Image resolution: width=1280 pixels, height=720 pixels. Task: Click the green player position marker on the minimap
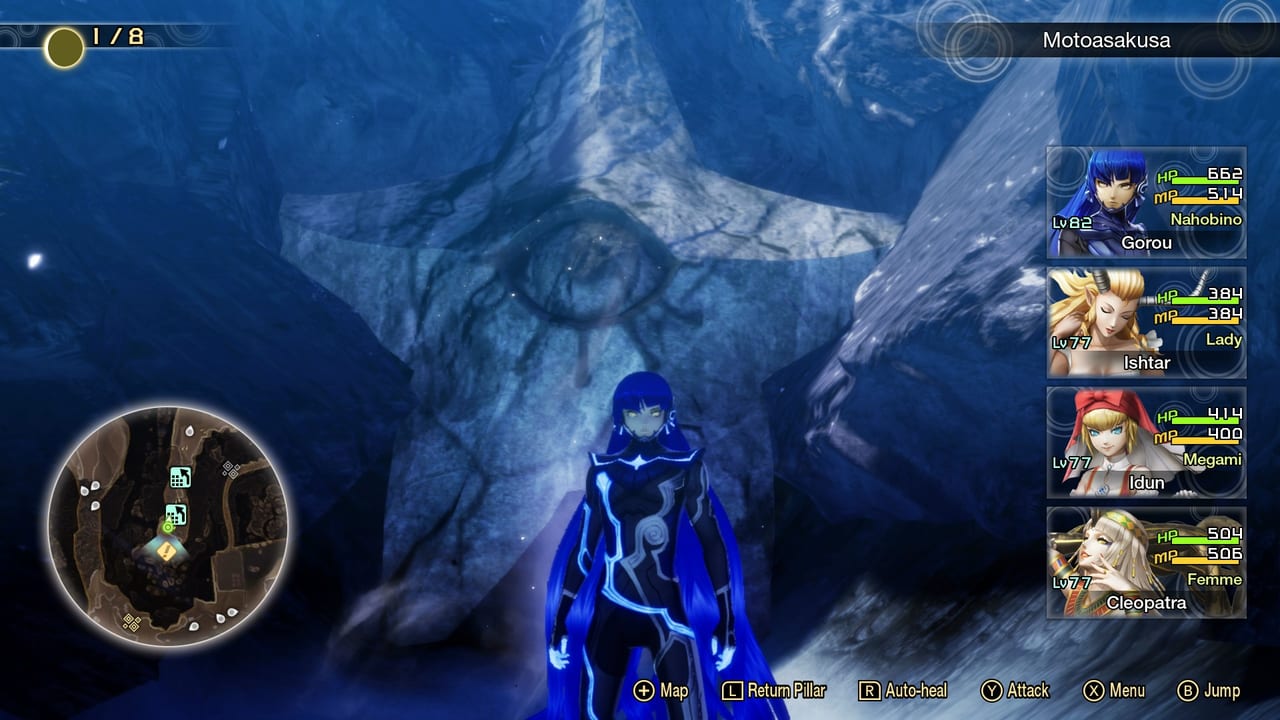tap(168, 526)
